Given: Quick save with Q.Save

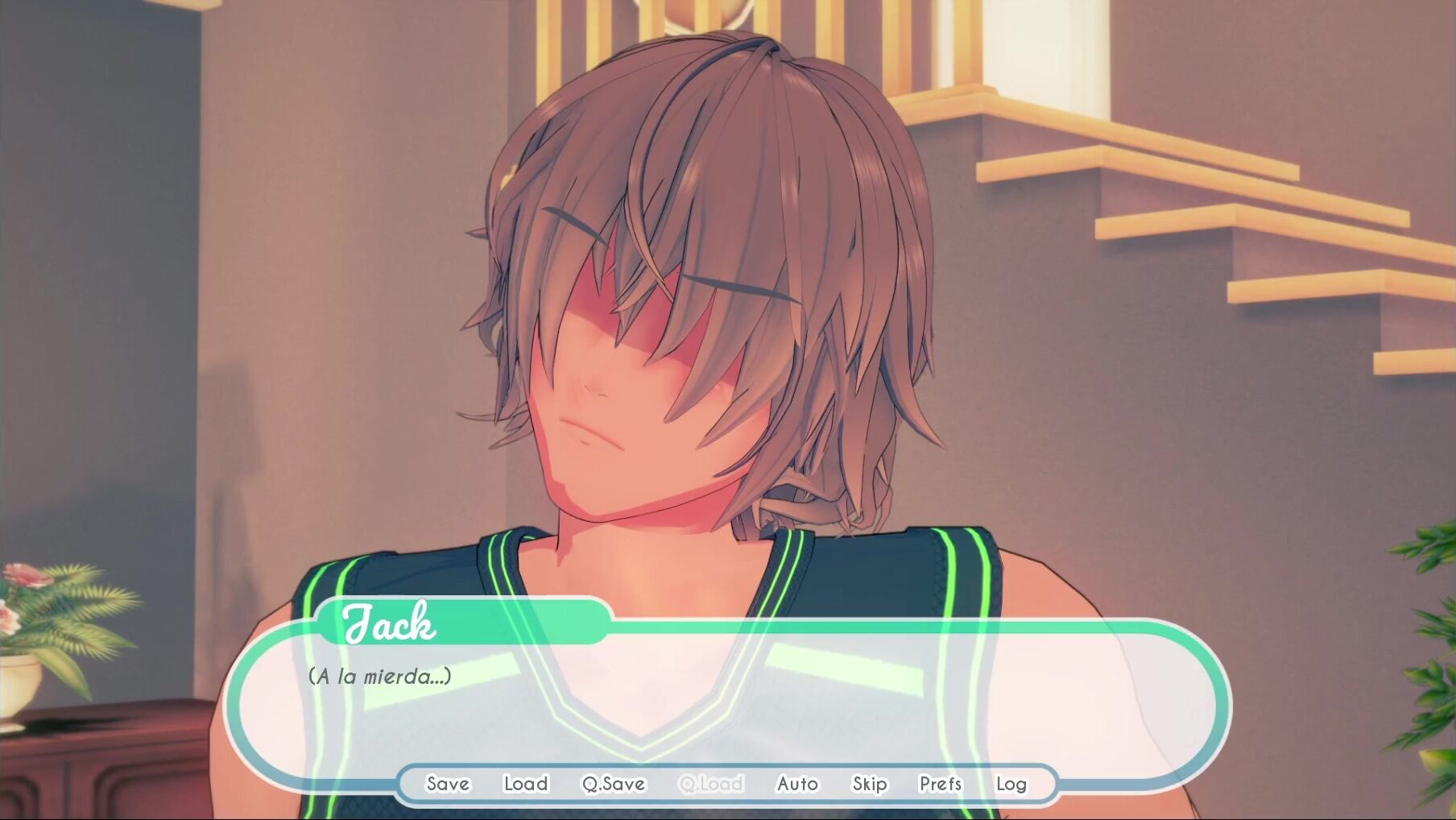Looking at the screenshot, I should pos(614,784).
